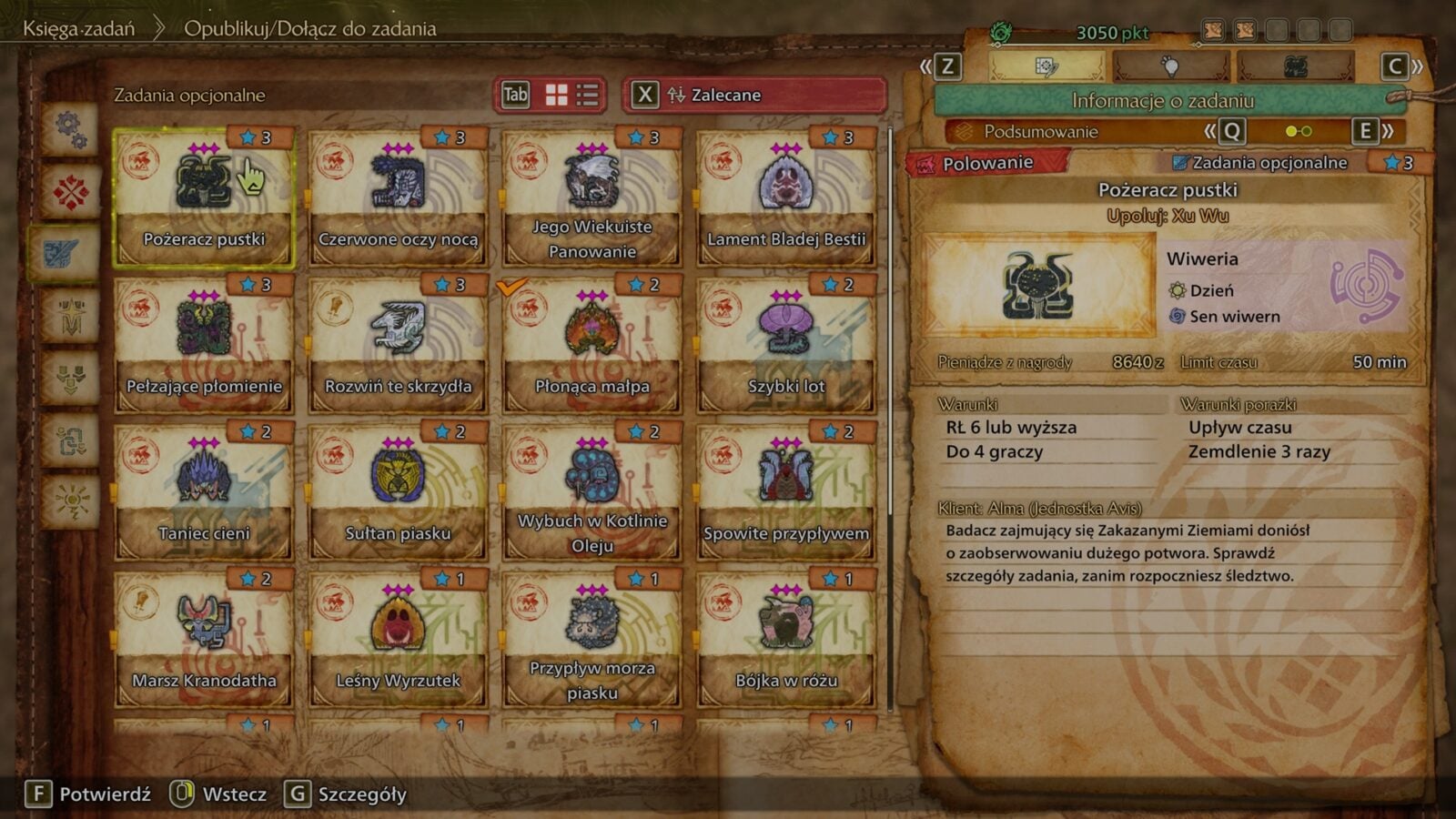1456x819 pixels.
Task: Pick the Pełzające płomienie quest tile
Action: pyautogui.click(x=203, y=345)
